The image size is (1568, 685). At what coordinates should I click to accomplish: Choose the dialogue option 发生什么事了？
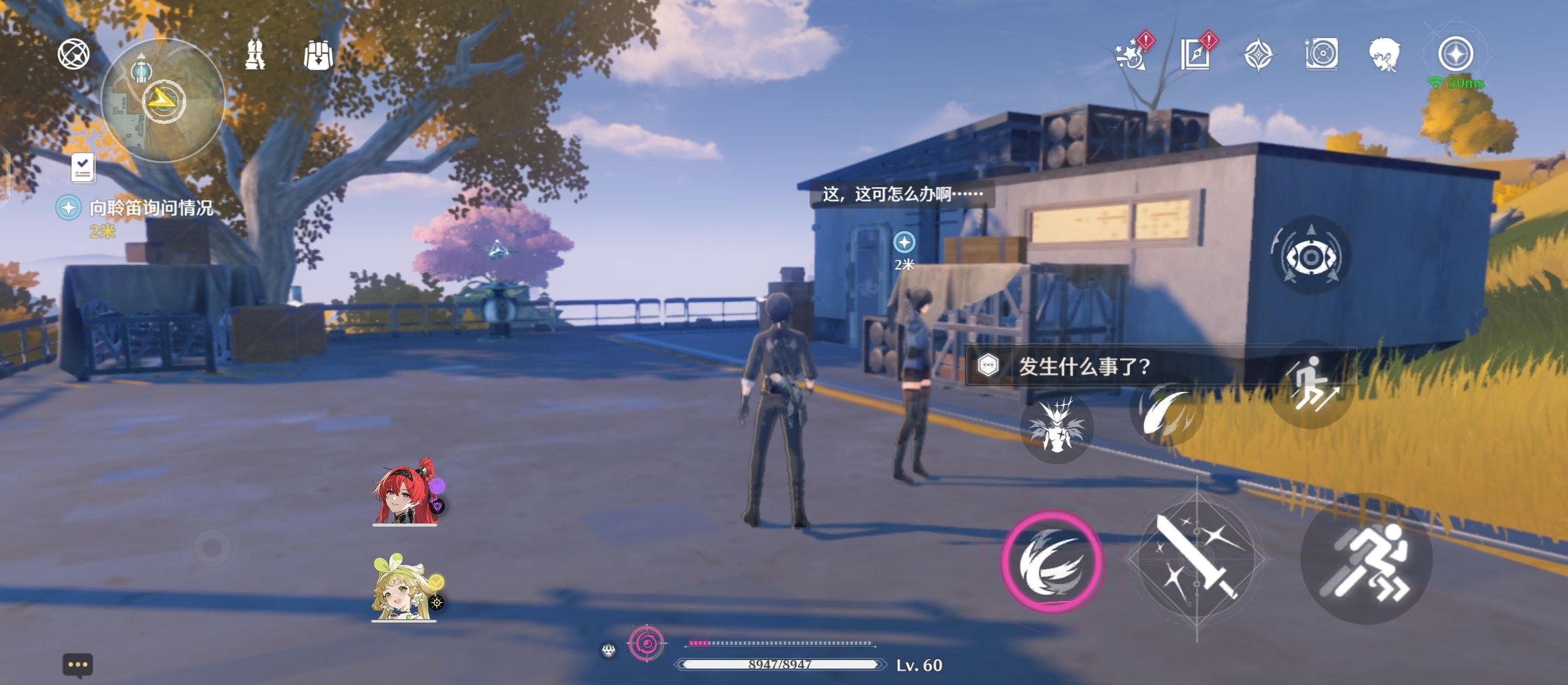tap(1083, 366)
